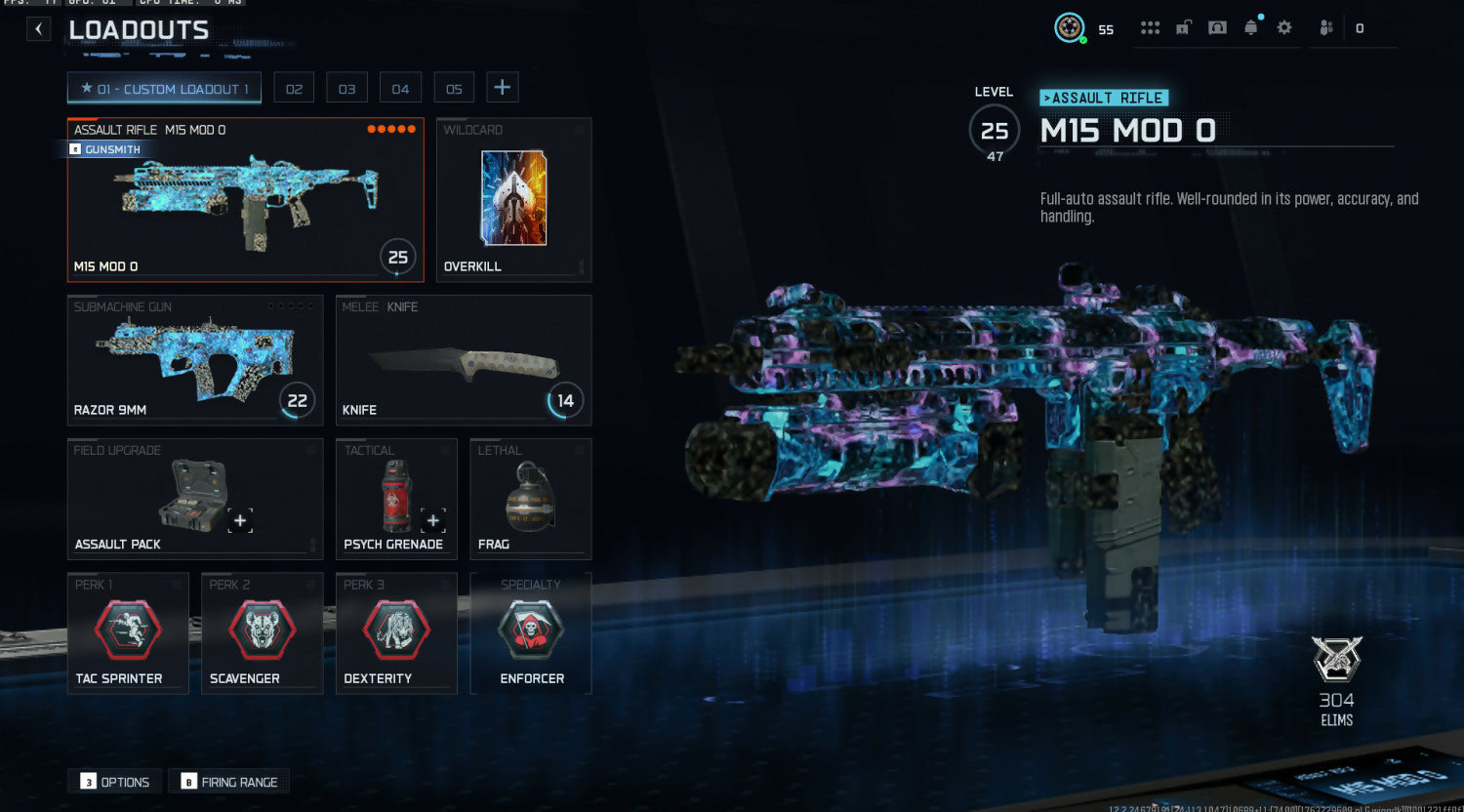Select the Razor 9mm submachine gun slot

[x=194, y=359]
